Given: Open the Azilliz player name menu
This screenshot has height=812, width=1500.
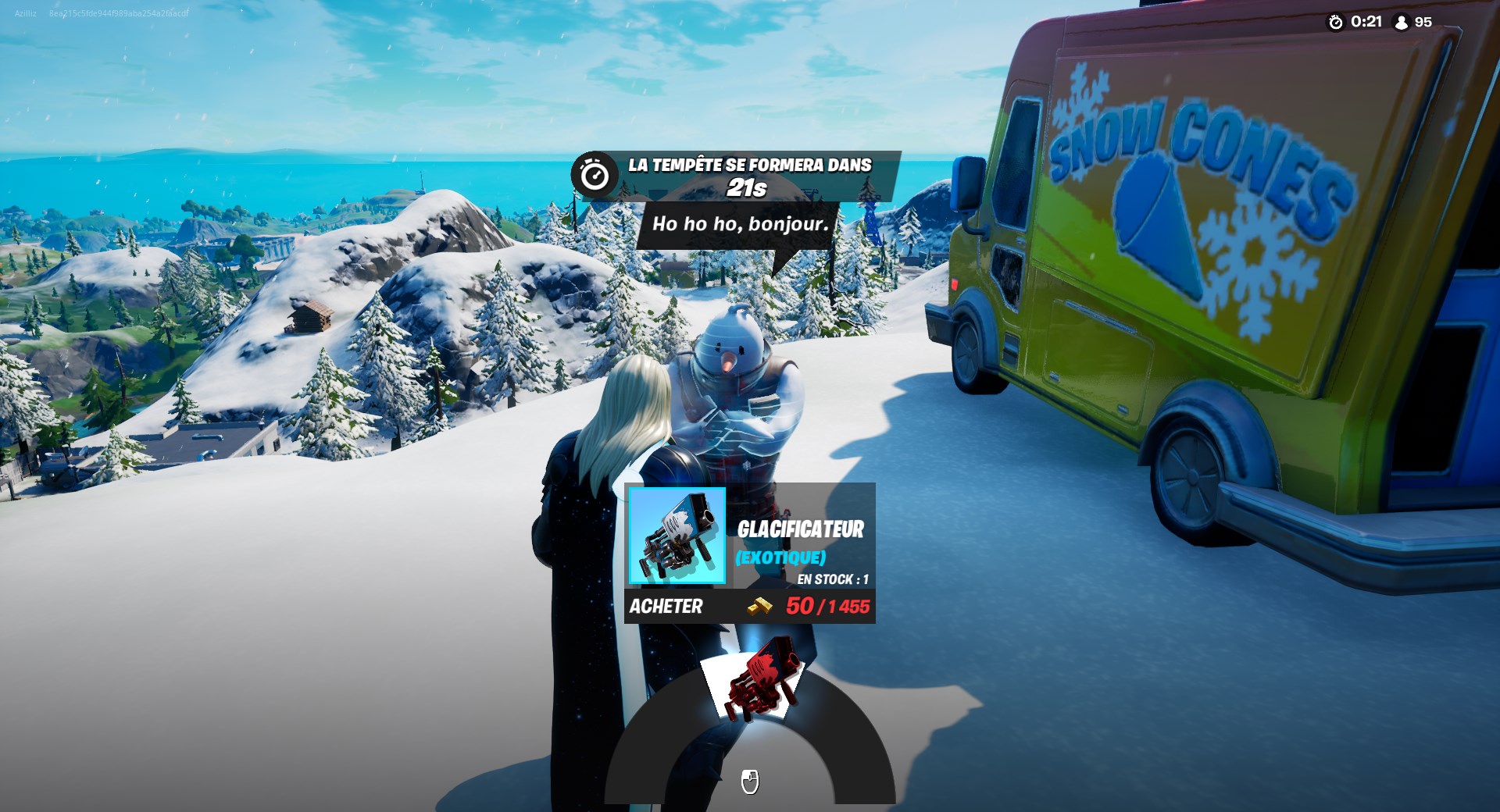Looking at the screenshot, I should (x=23, y=12).
